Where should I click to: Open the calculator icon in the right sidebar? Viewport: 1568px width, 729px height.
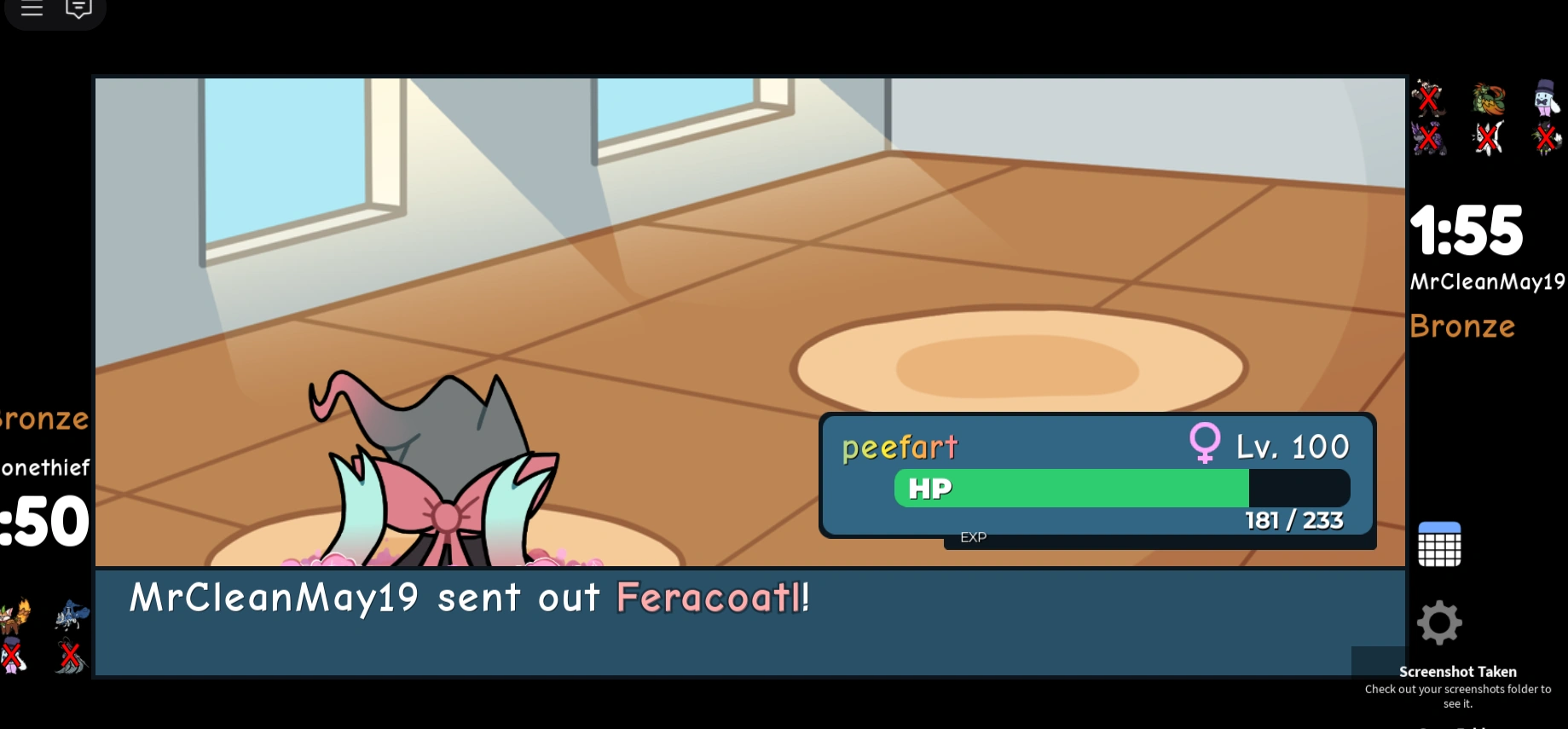tap(1438, 542)
